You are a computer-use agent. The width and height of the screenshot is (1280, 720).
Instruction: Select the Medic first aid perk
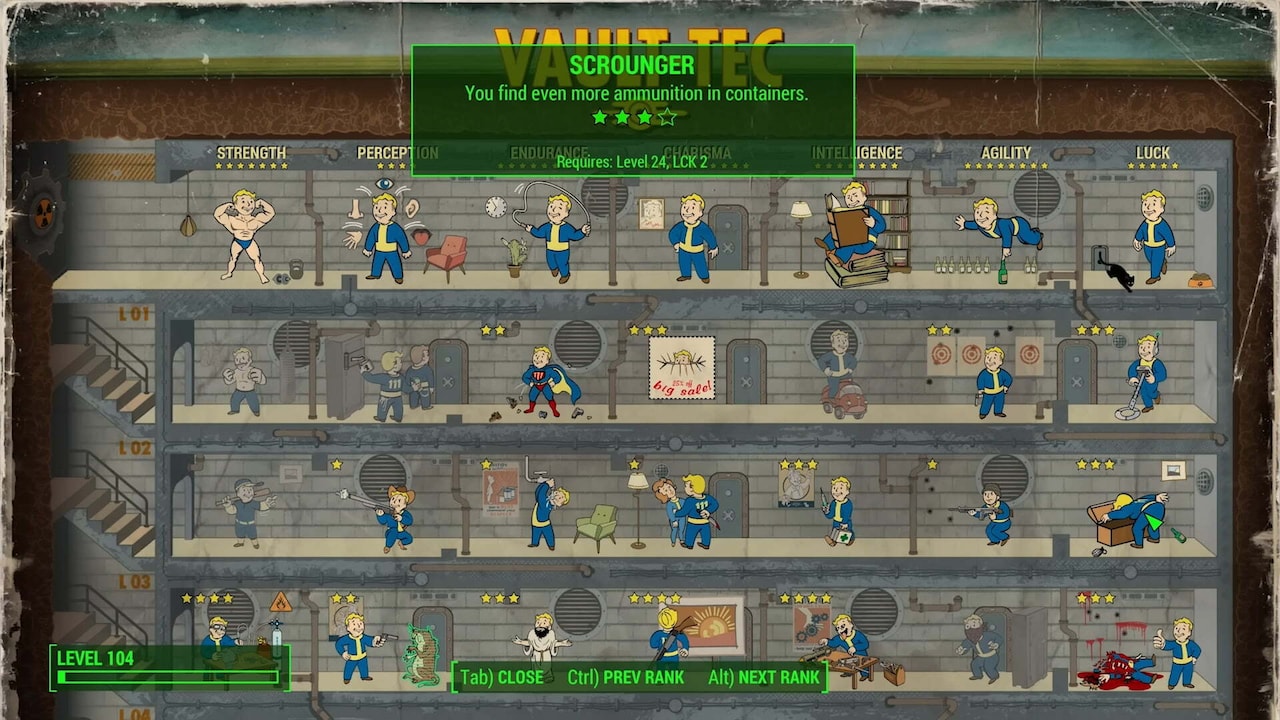pos(838,510)
